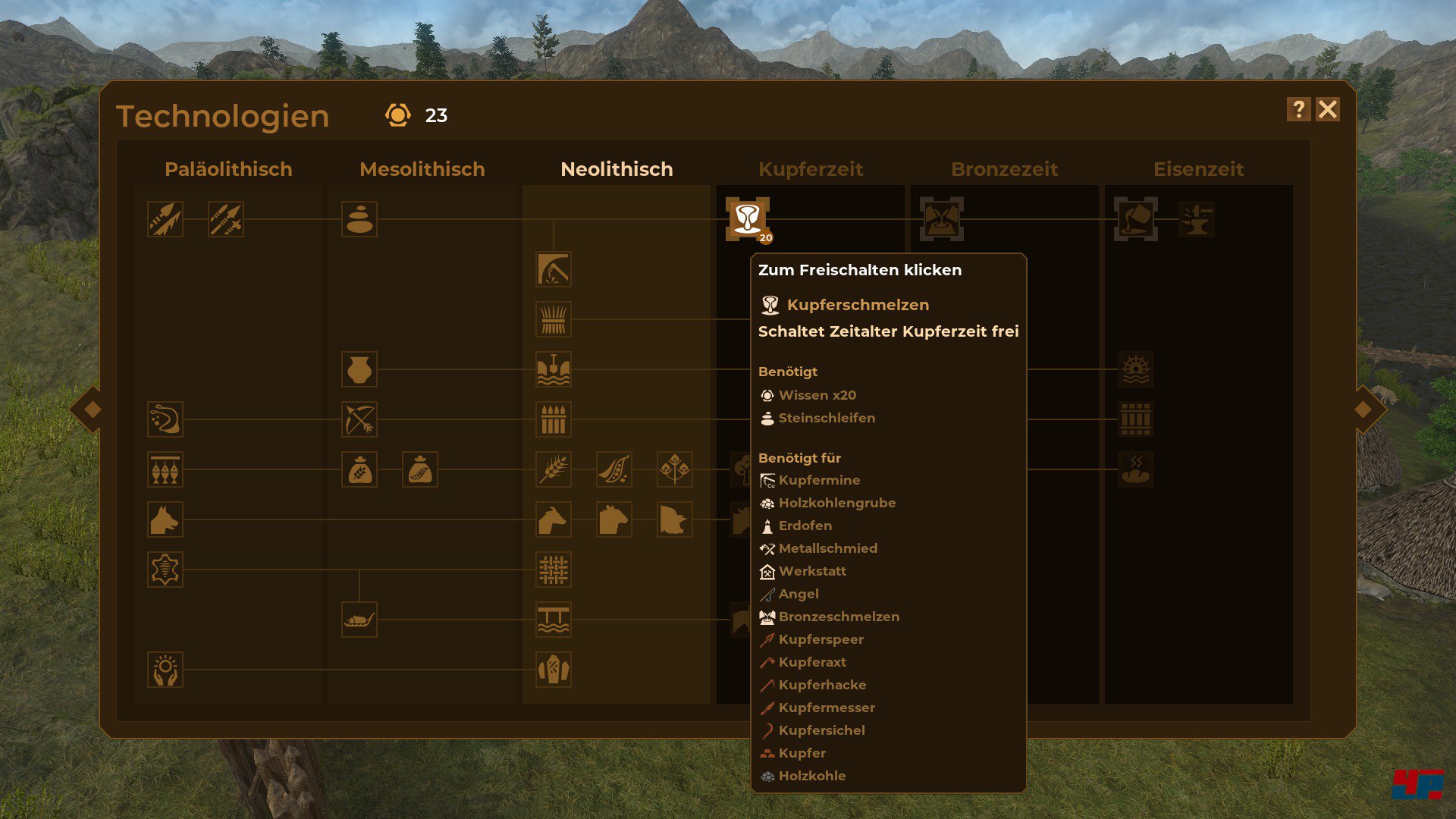Open the Eisenzeit era tab
The height and width of the screenshot is (819, 1456).
[1199, 169]
